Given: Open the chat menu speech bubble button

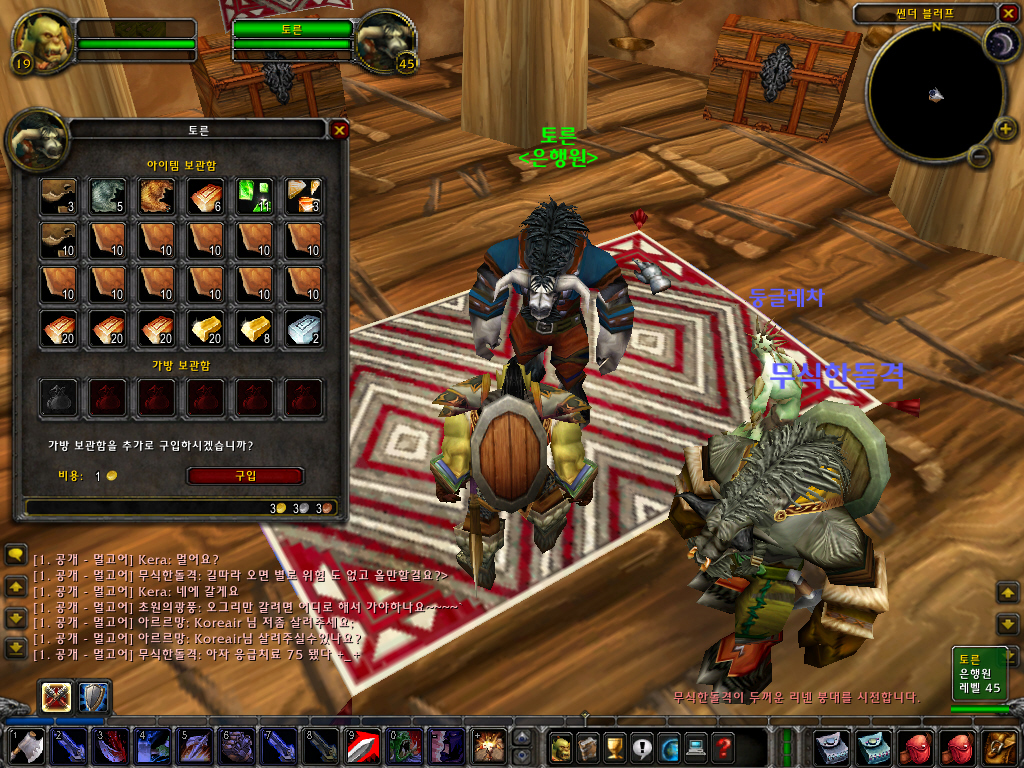Looking at the screenshot, I should 15,553.
